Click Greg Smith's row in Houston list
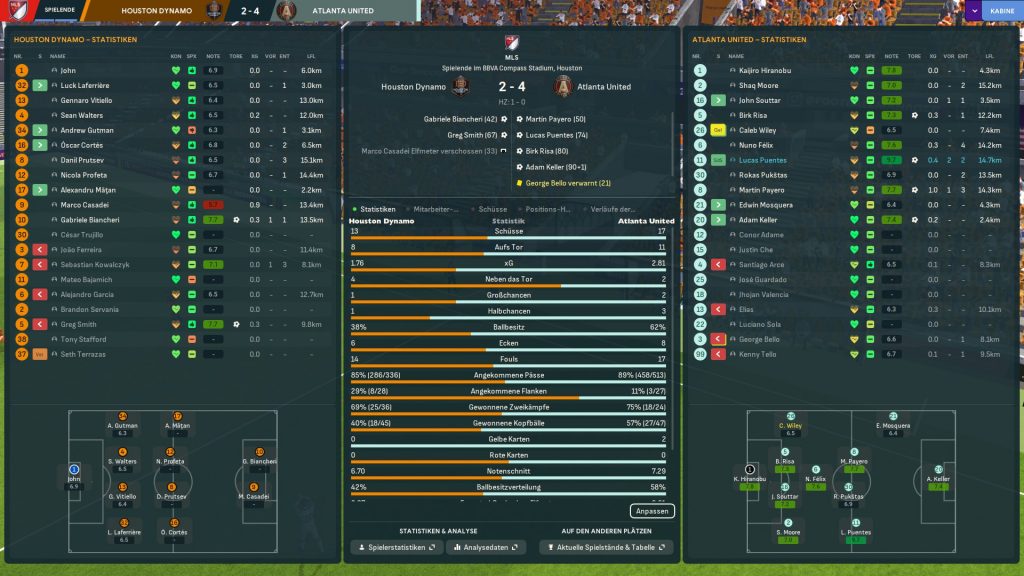The width and height of the screenshot is (1024, 576). 78,324
